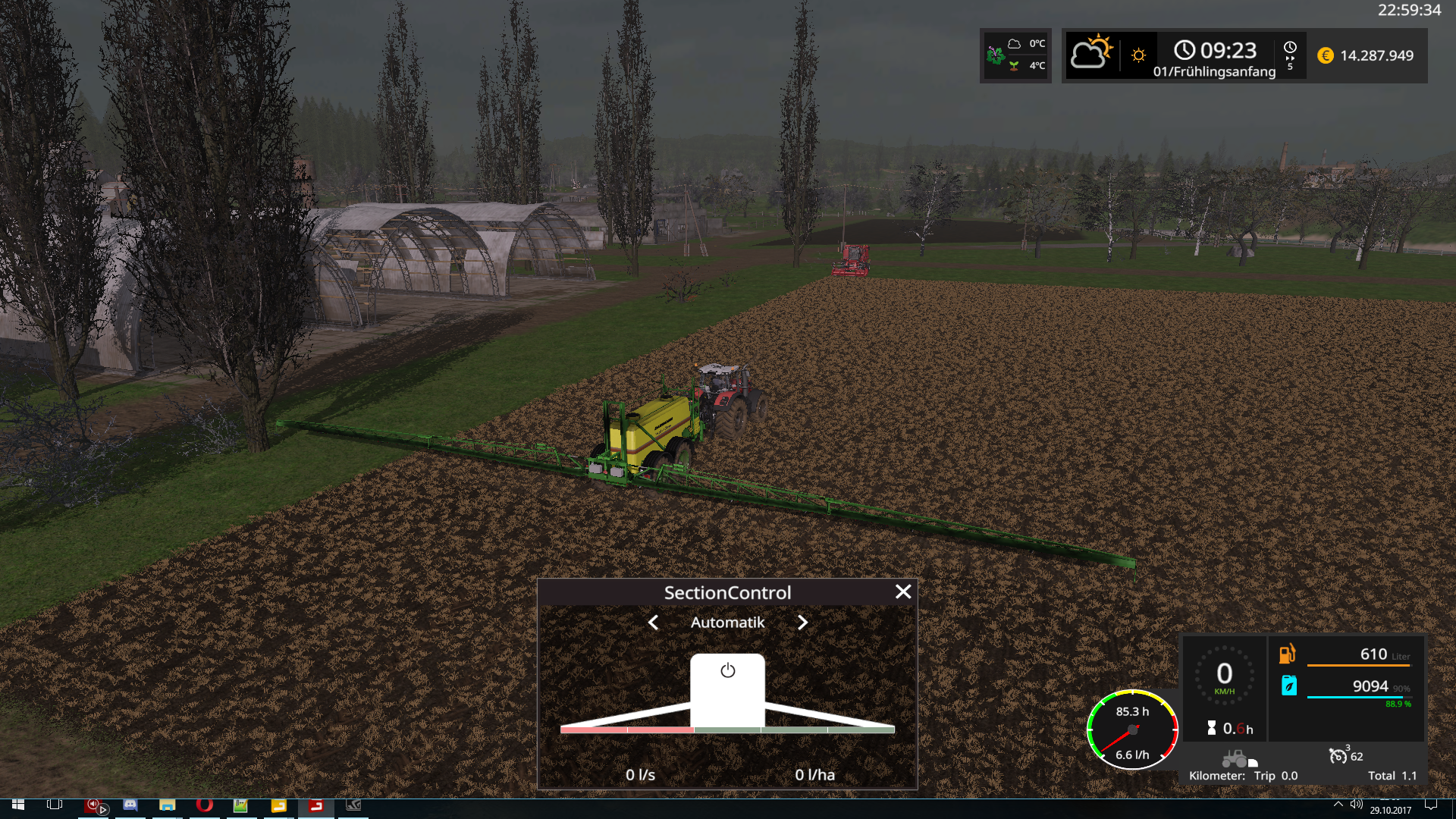Open Discord from the taskbar

pyautogui.click(x=130, y=805)
